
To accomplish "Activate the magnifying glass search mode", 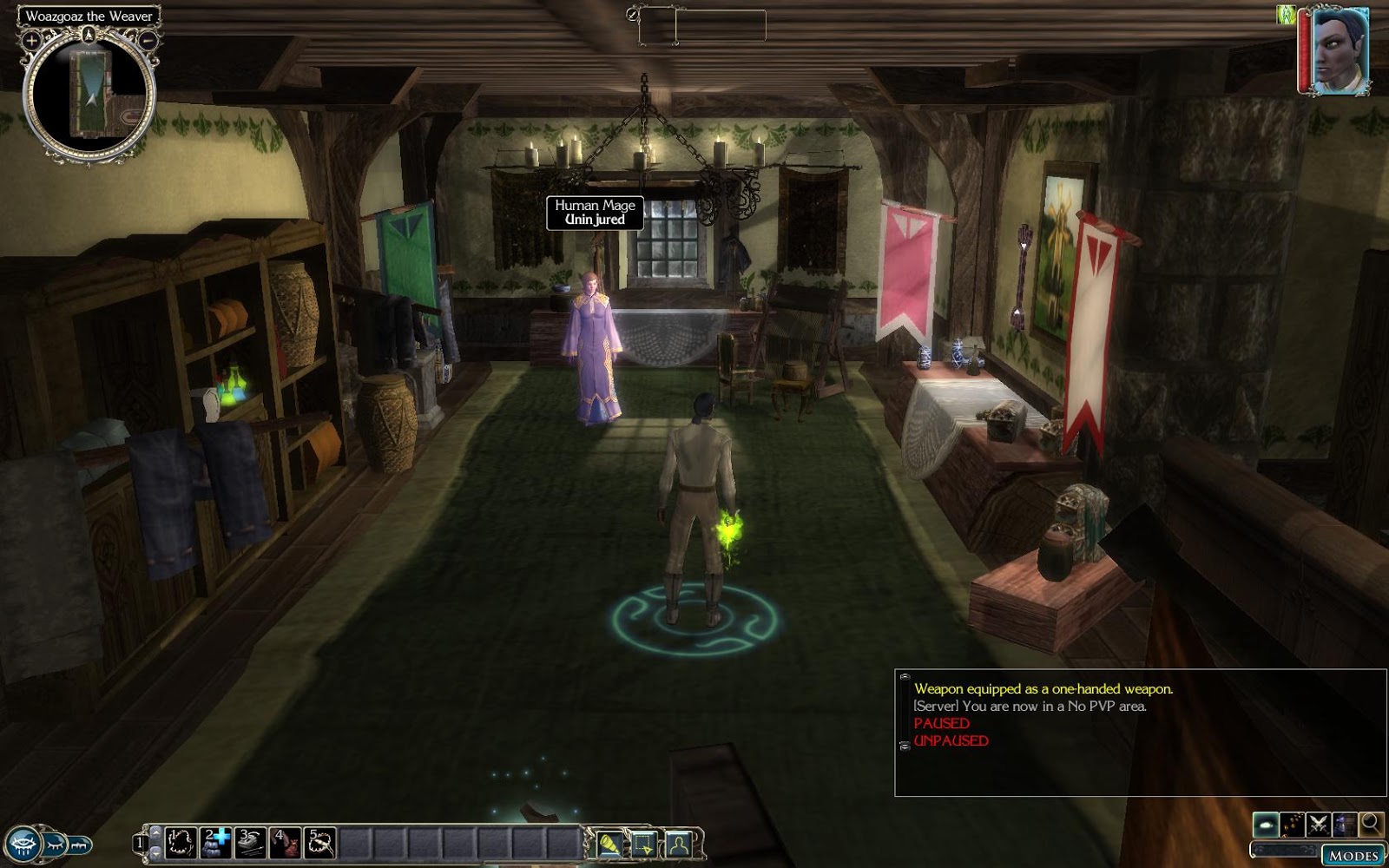I will point(1371,824).
